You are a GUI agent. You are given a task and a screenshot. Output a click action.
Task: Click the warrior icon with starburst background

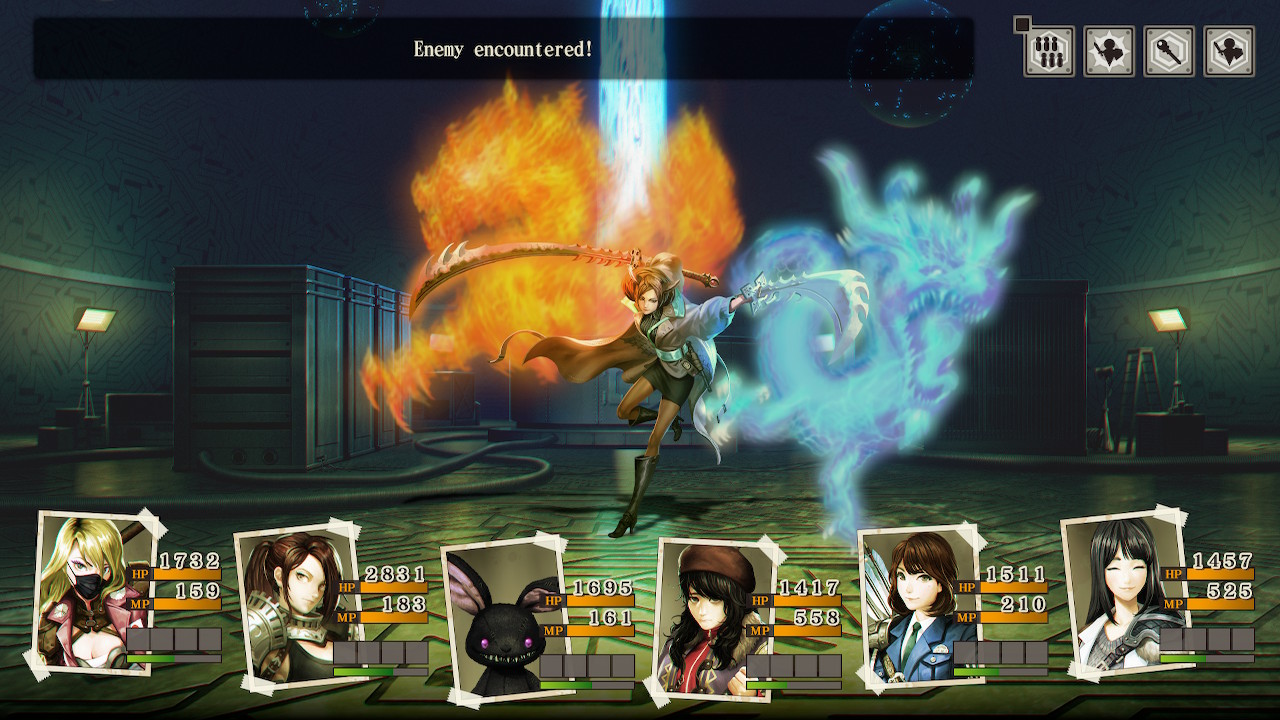click(x=1109, y=52)
